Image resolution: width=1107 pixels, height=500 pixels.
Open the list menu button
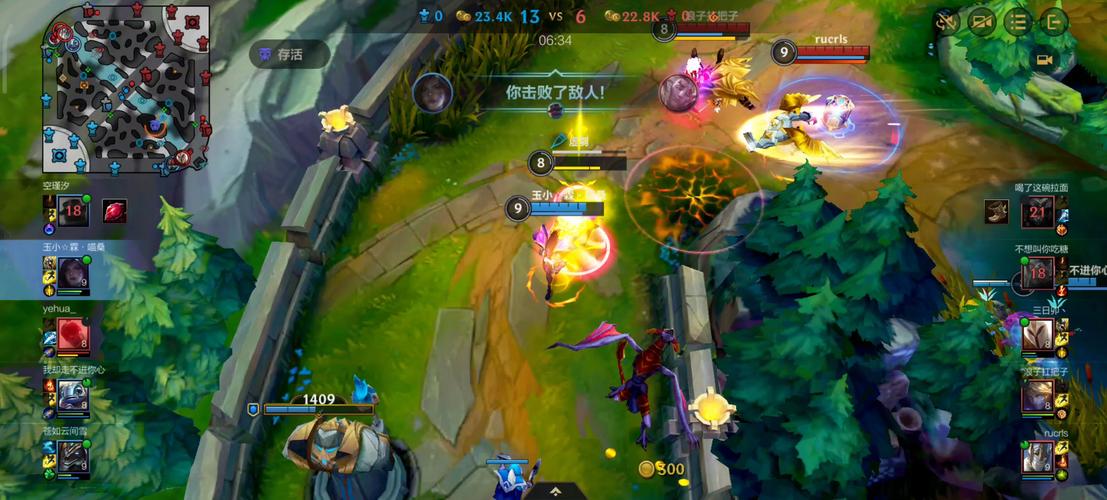[1018, 21]
